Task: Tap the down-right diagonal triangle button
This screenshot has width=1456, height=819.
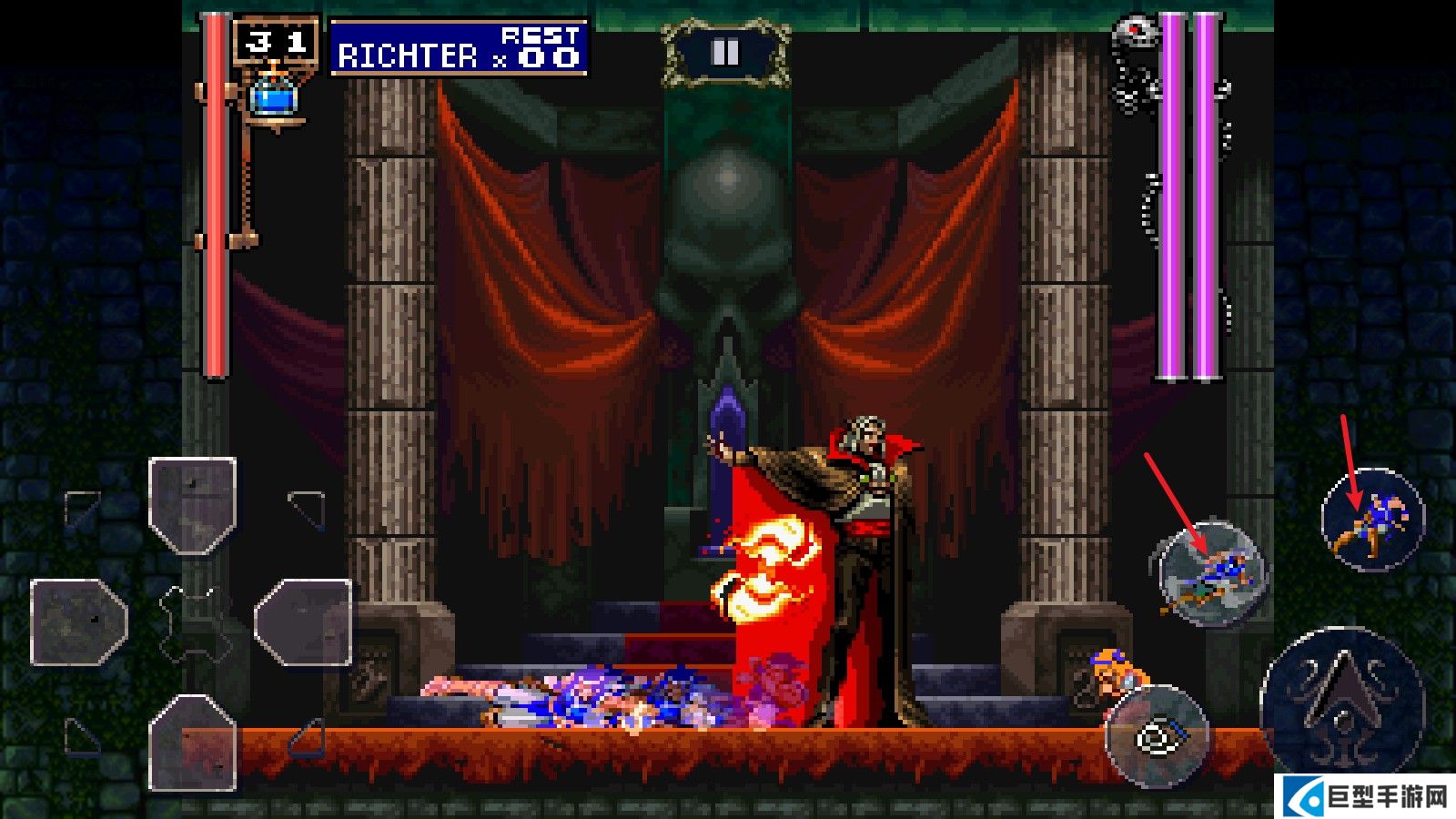Action: coord(308,736)
